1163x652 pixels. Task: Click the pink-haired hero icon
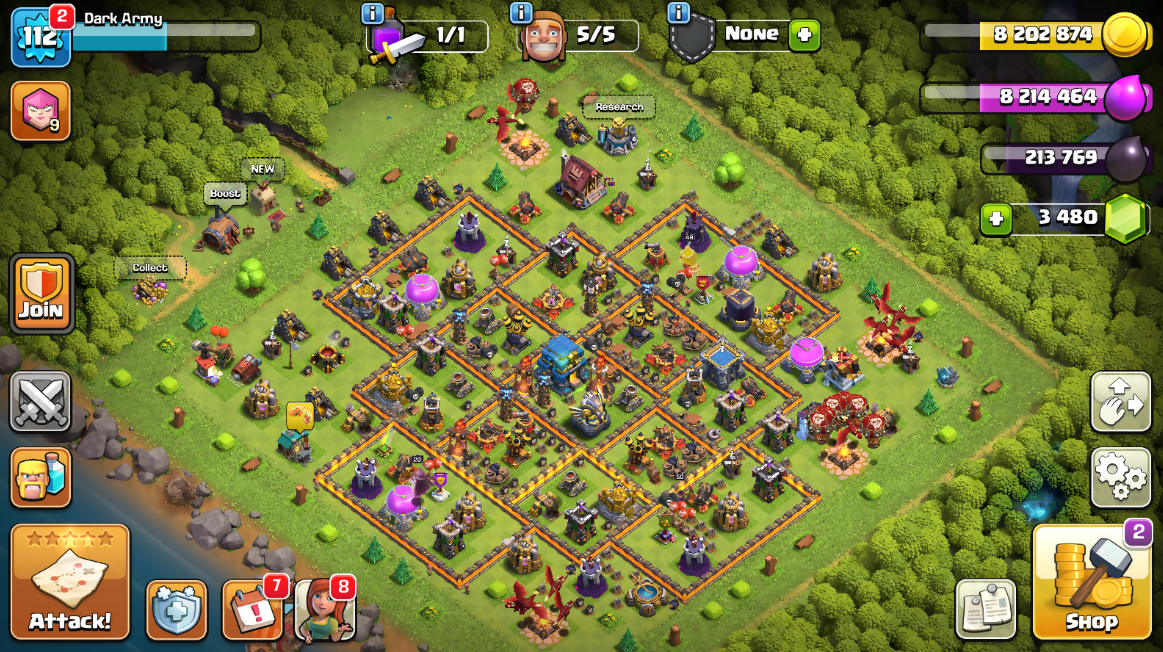coord(40,110)
